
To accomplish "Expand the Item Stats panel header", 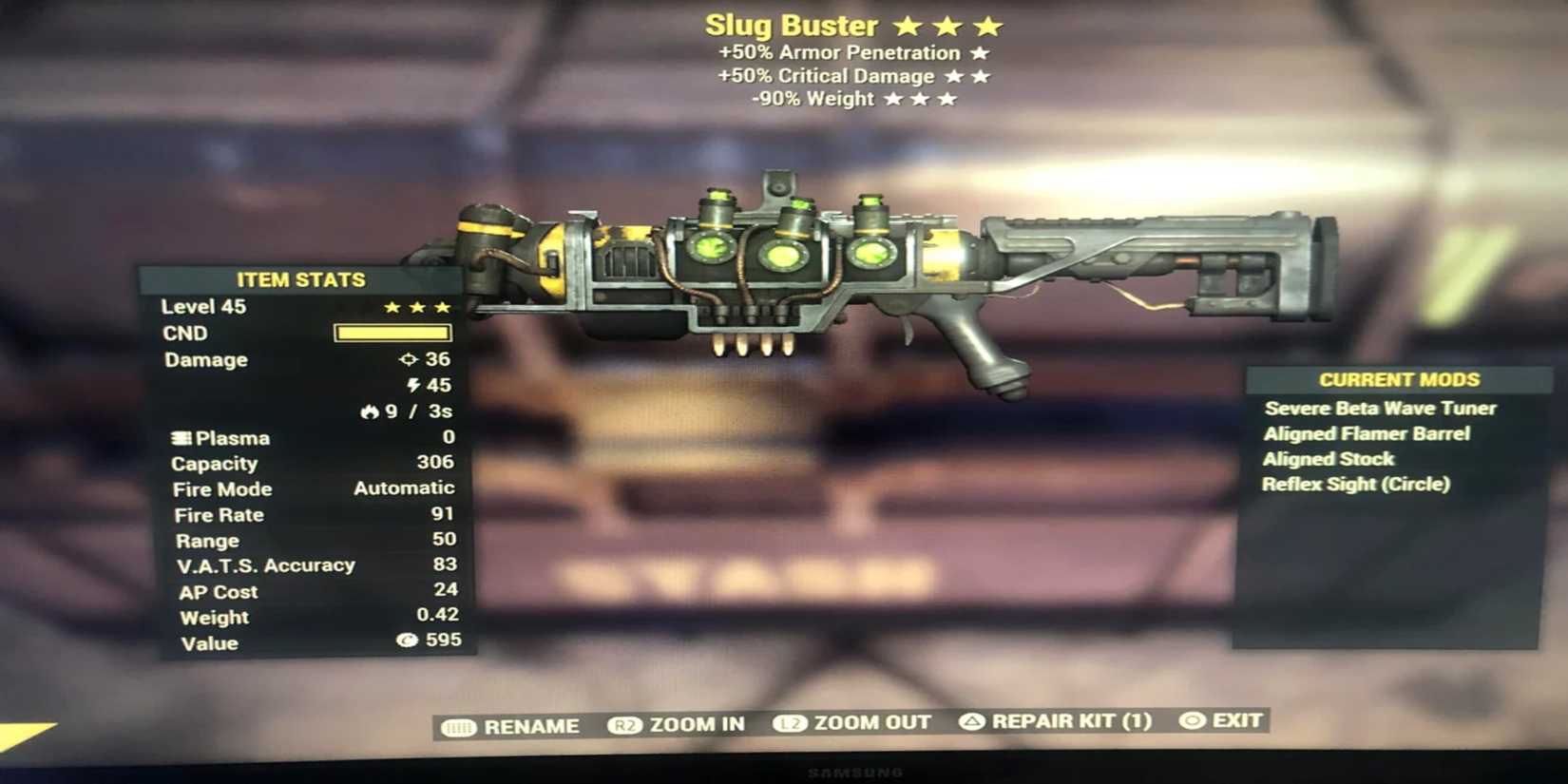I will click(301, 279).
